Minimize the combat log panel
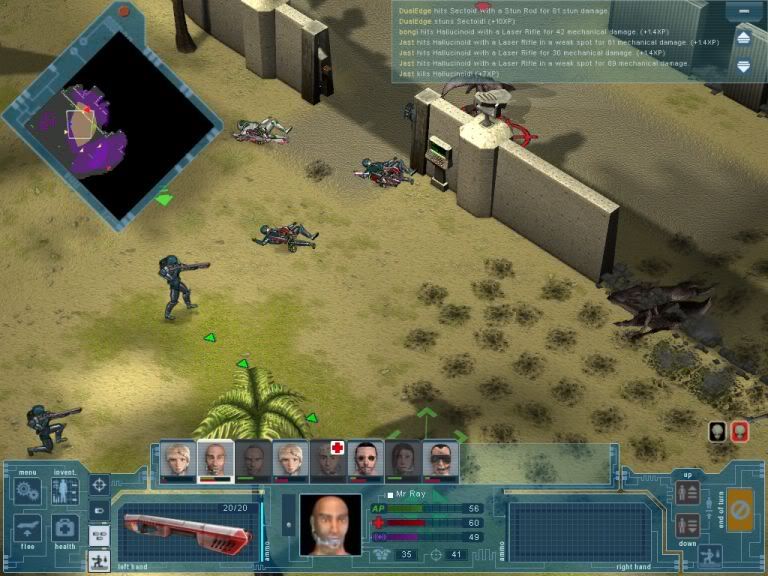Viewport: 768px width, 576px height. click(x=742, y=12)
